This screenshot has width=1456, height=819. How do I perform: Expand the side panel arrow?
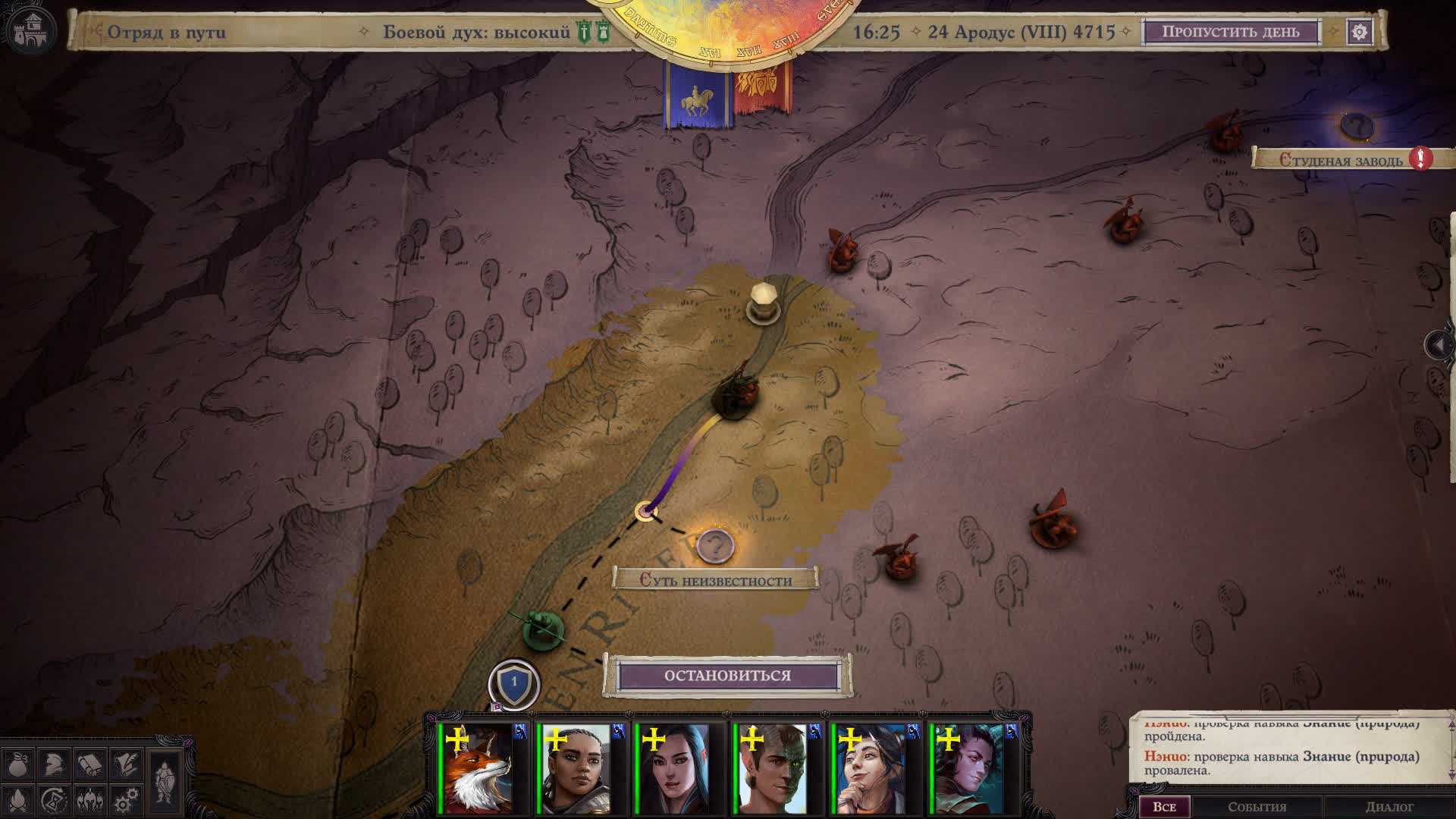click(1439, 345)
